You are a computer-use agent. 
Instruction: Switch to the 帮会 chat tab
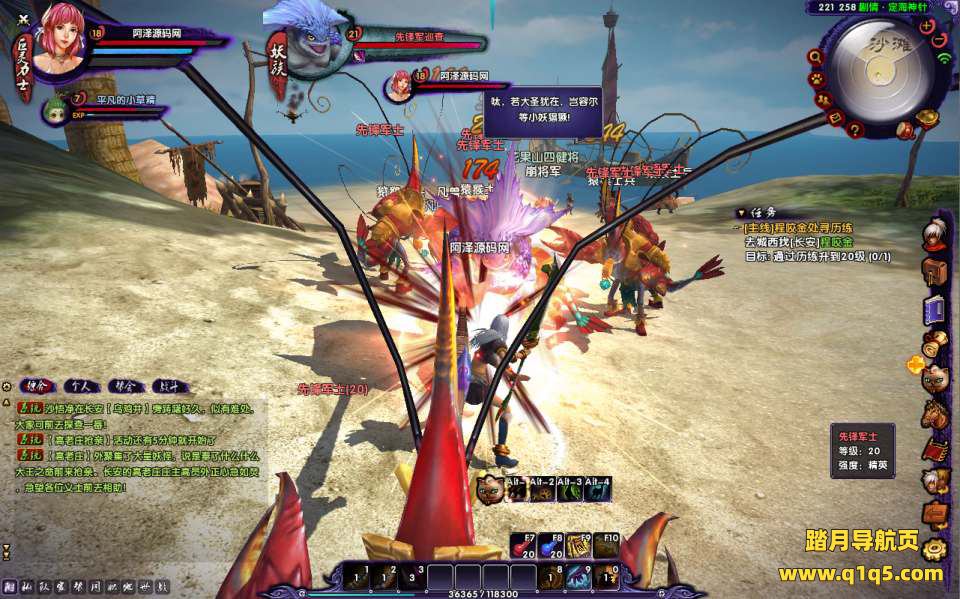click(x=125, y=385)
